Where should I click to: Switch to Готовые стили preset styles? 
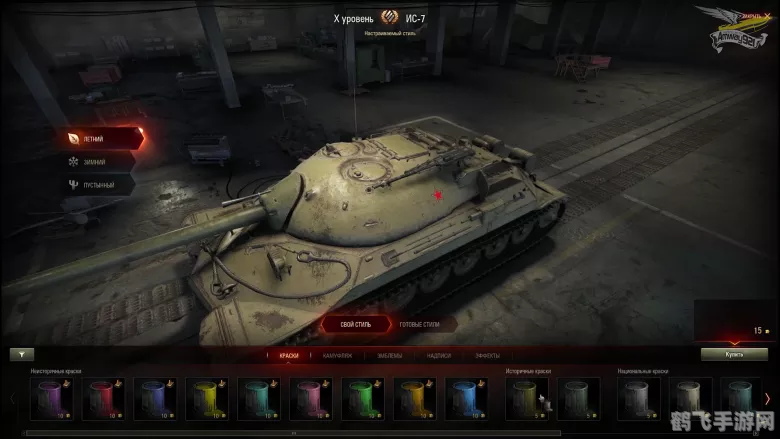coord(419,324)
